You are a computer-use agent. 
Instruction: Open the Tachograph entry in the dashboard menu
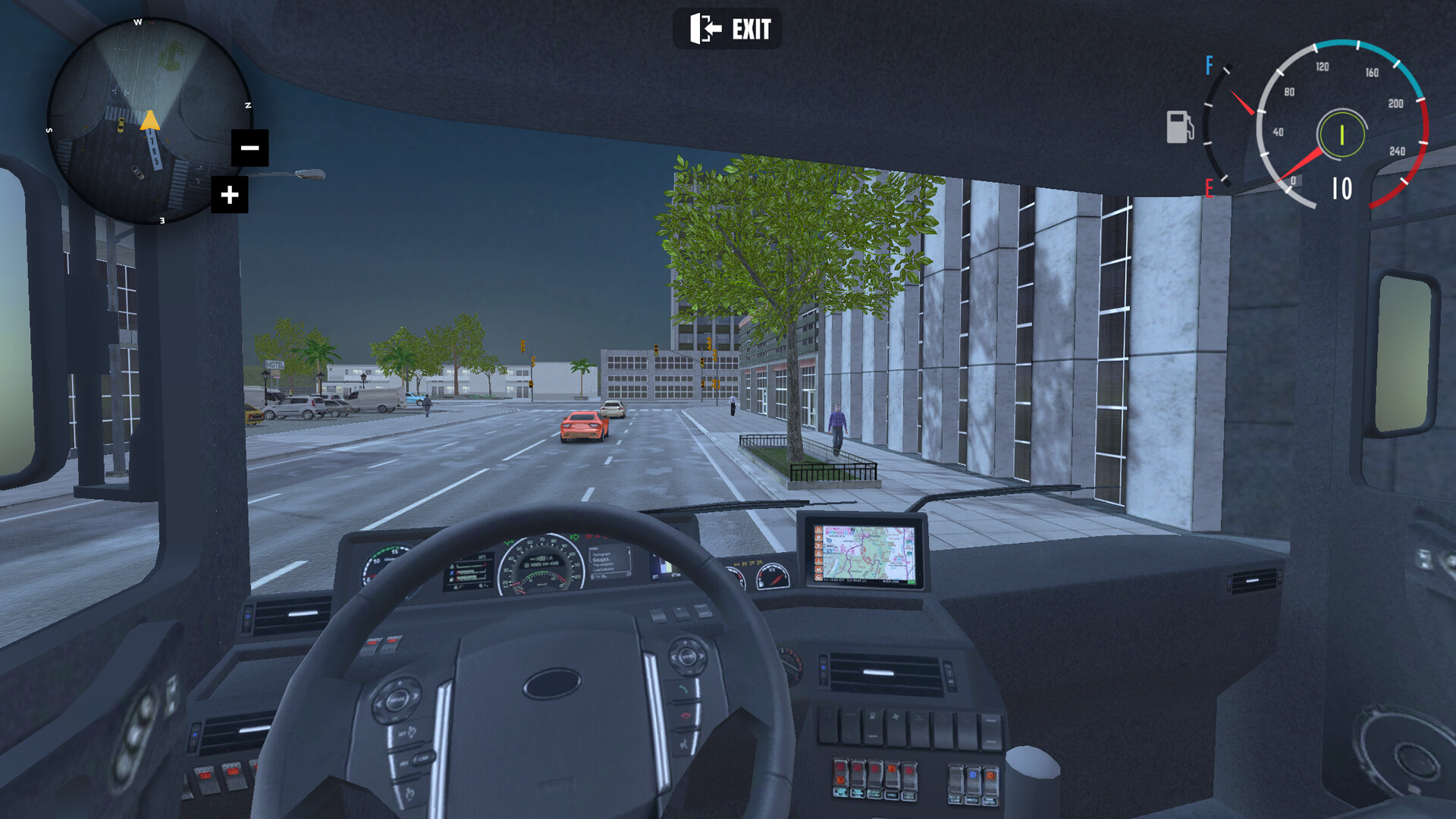tap(602, 555)
